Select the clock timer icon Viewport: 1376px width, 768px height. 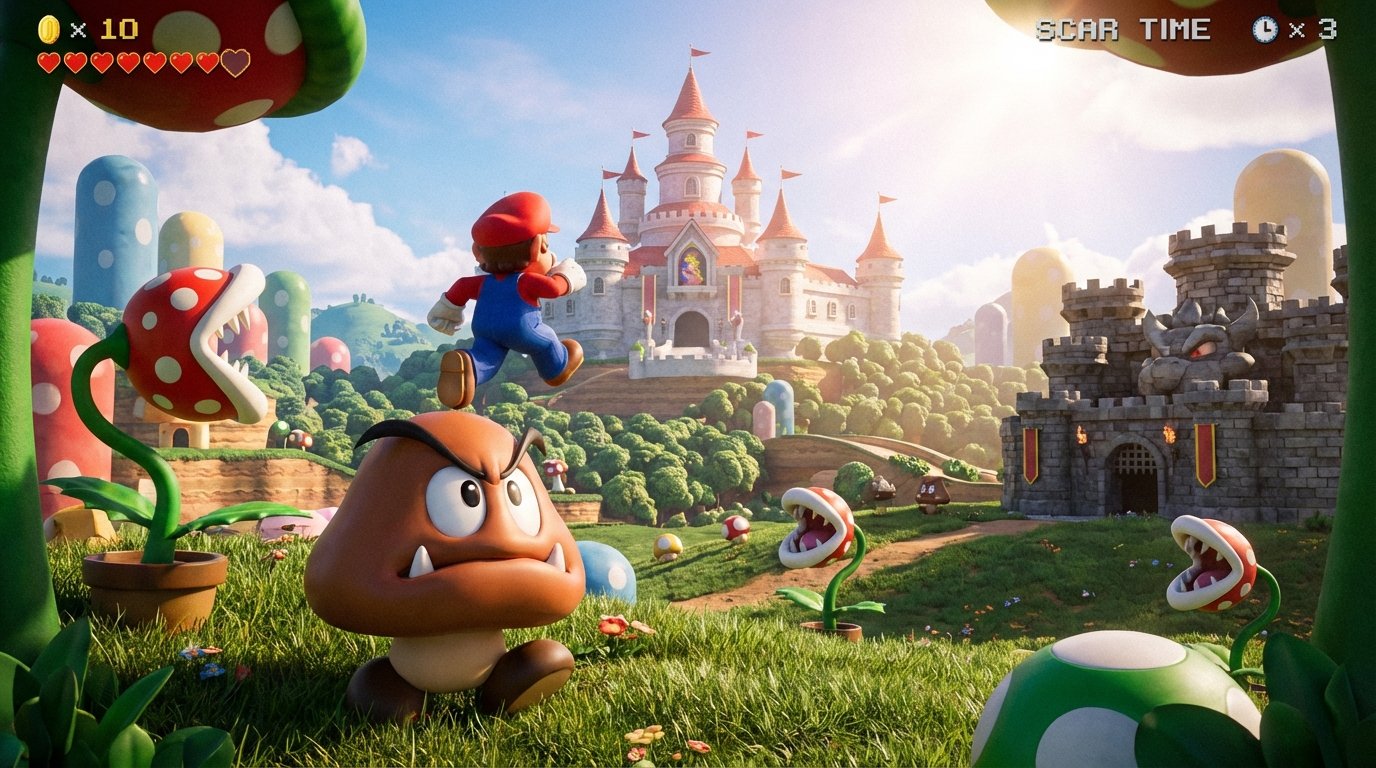(x=1264, y=28)
